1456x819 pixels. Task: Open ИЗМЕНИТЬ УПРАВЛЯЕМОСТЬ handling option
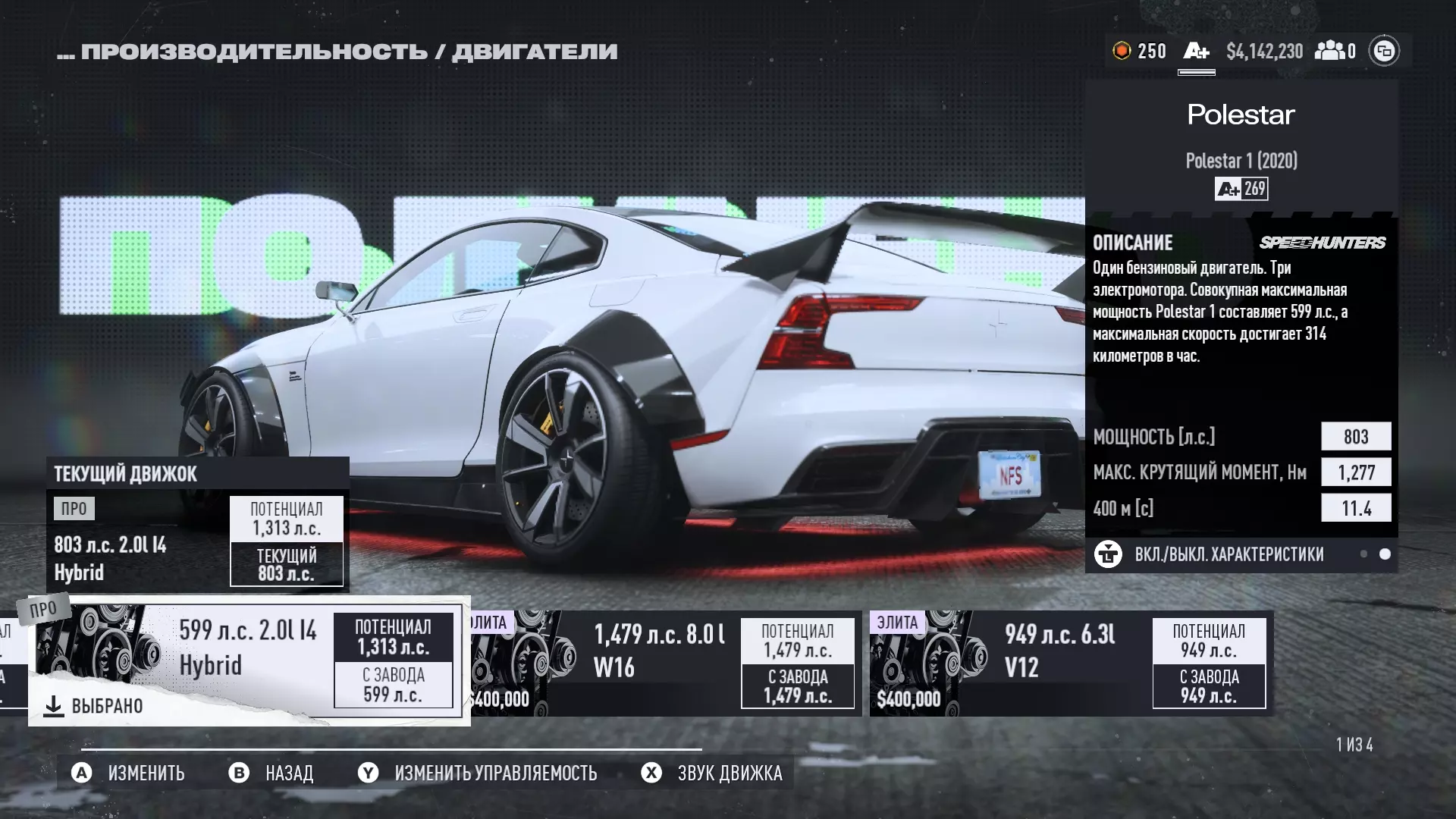click(478, 773)
